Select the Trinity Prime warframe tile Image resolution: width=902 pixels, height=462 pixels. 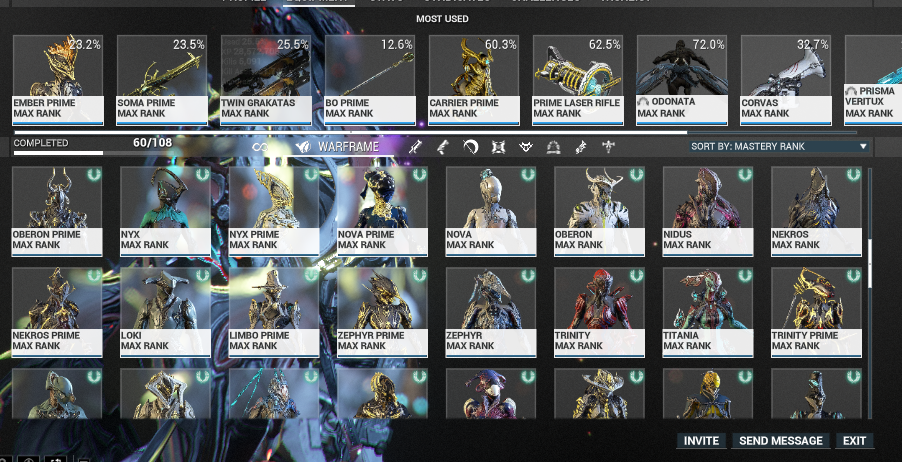(816, 312)
